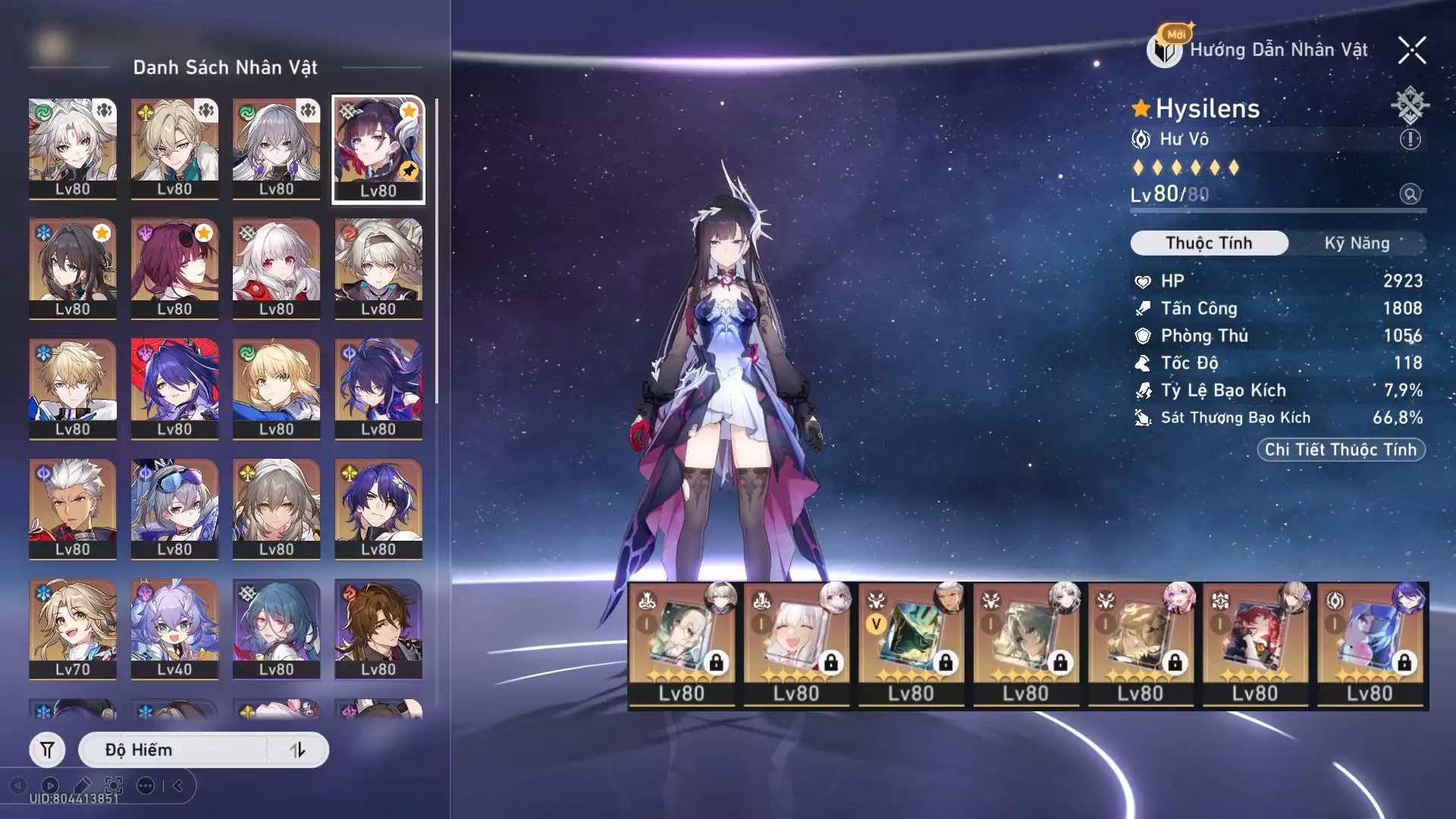The image size is (1456, 819).
Task: Switch to the Kỹ Năng tab
Action: [x=1357, y=243]
